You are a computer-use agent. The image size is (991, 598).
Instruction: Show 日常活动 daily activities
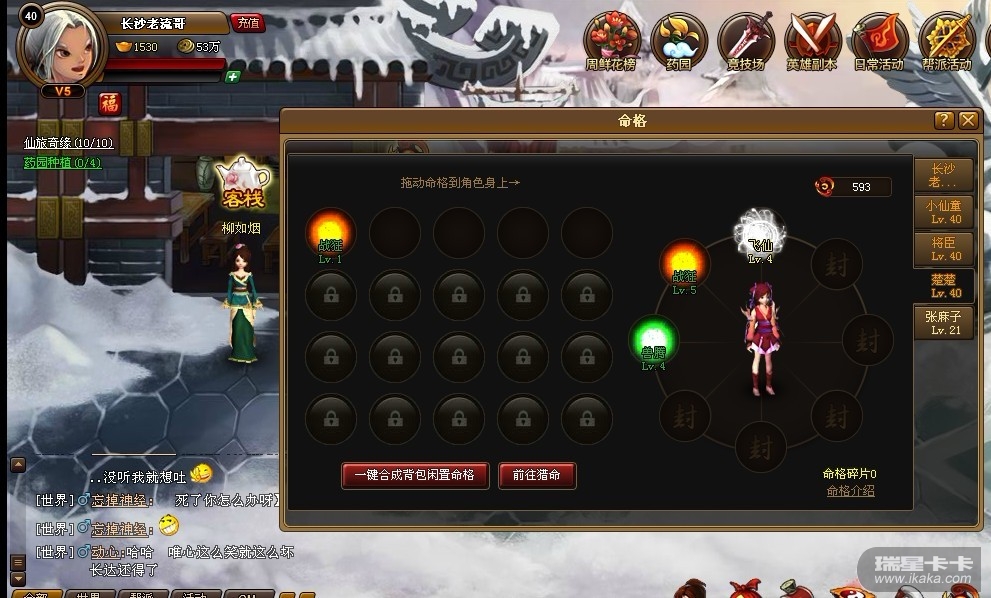click(x=879, y=42)
